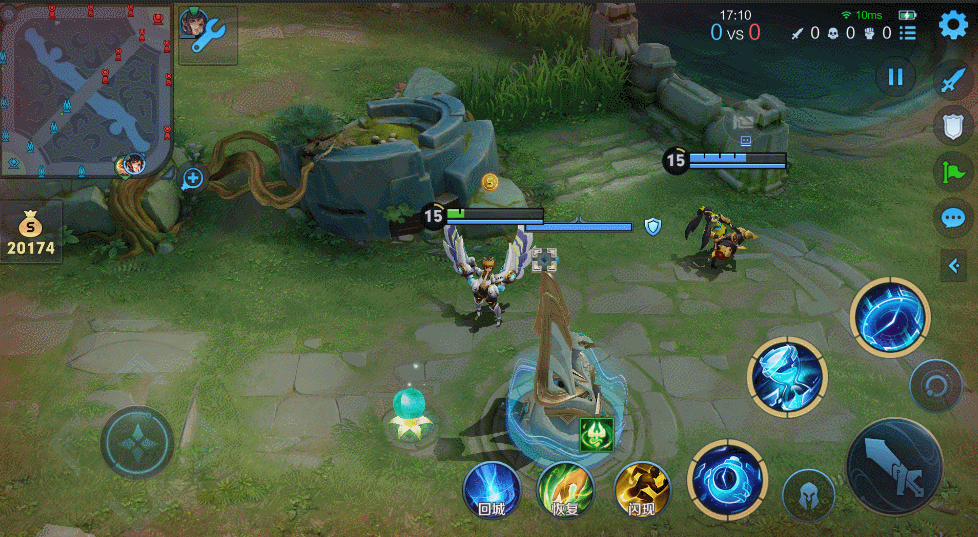Tap the blue plus magnifier icon
978x537 pixels.
[x=193, y=179]
